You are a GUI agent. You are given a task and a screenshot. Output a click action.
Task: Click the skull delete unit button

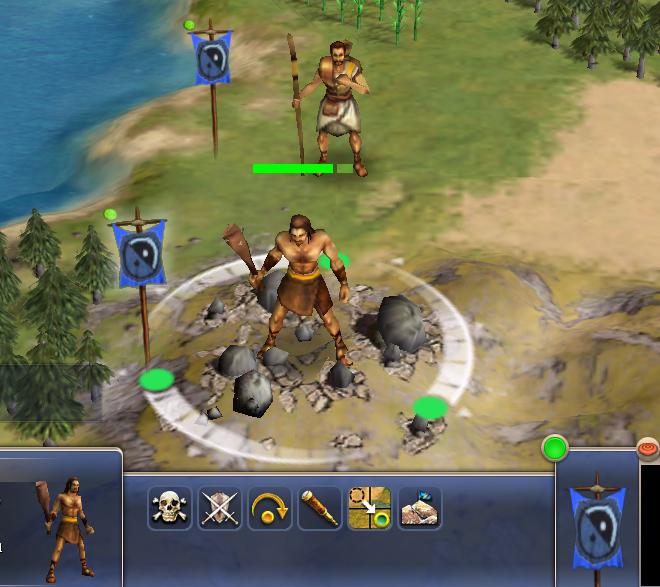170,509
